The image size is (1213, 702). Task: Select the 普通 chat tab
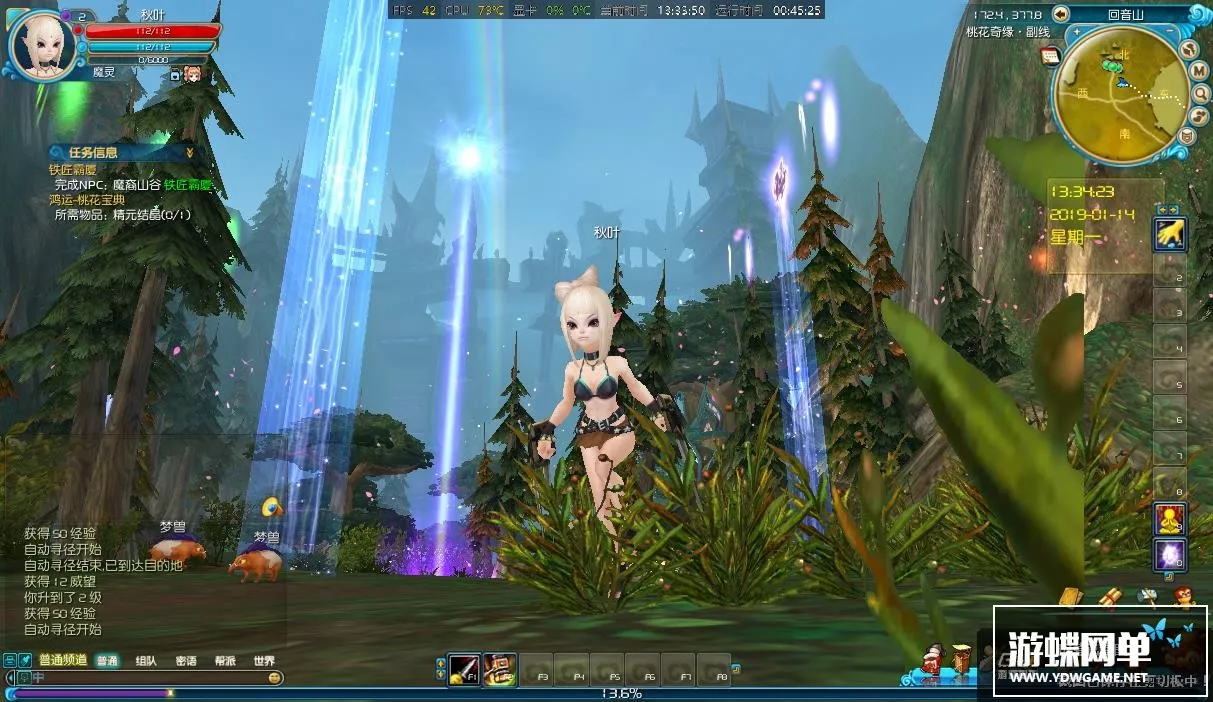click(x=107, y=661)
